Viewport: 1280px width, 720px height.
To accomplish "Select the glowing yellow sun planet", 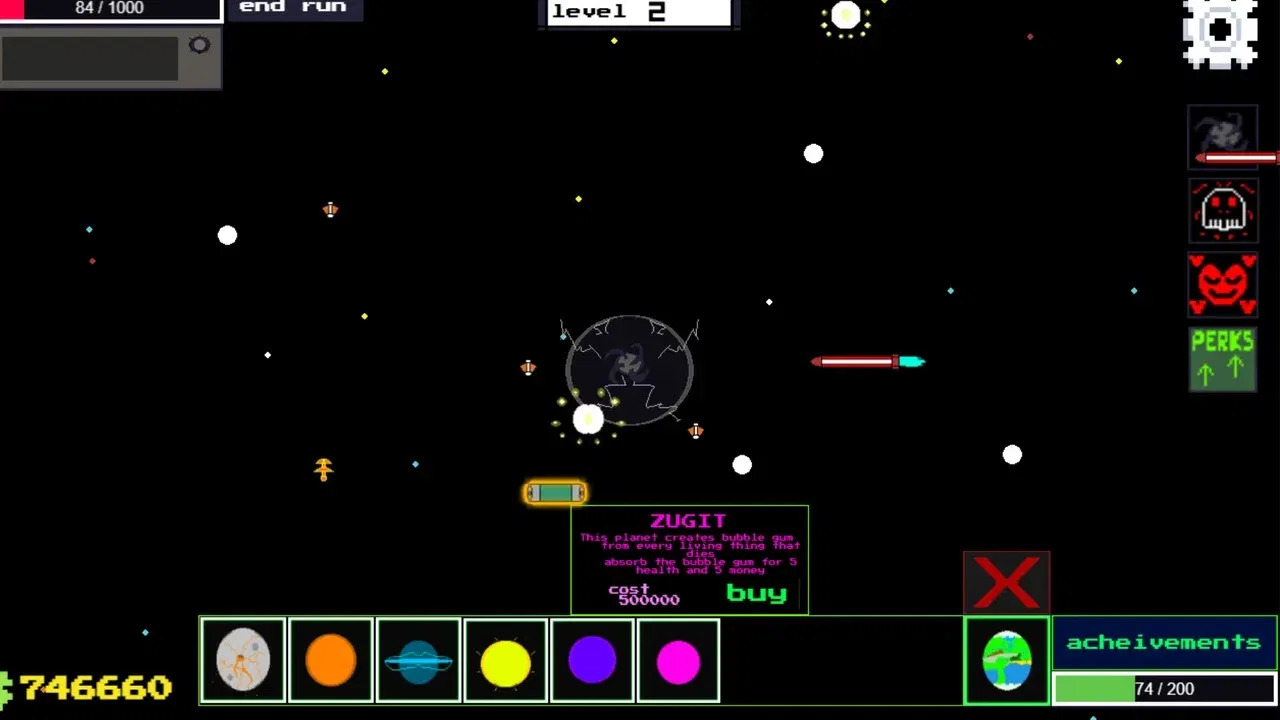I will 505,660.
